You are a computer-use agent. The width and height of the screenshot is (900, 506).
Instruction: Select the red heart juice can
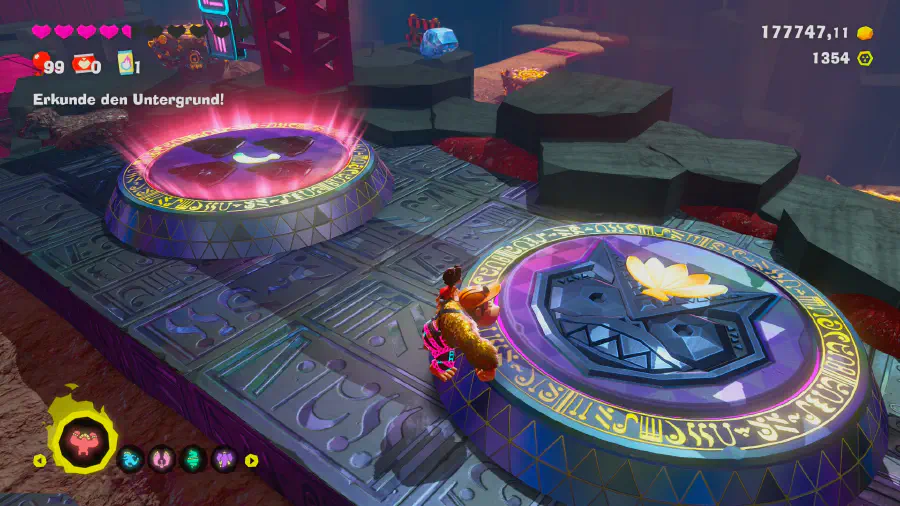tap(82, 65)
